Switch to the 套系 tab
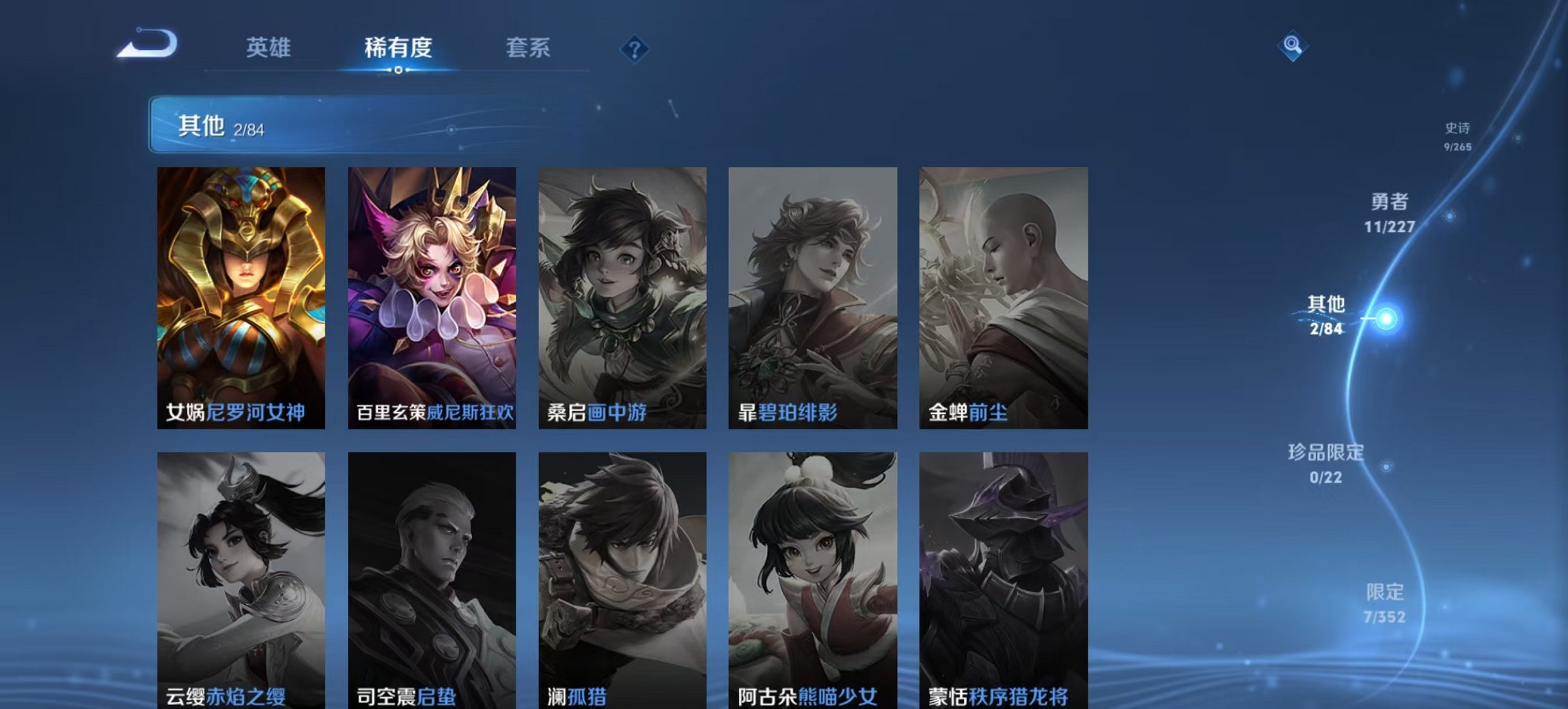 pos(528,48)
